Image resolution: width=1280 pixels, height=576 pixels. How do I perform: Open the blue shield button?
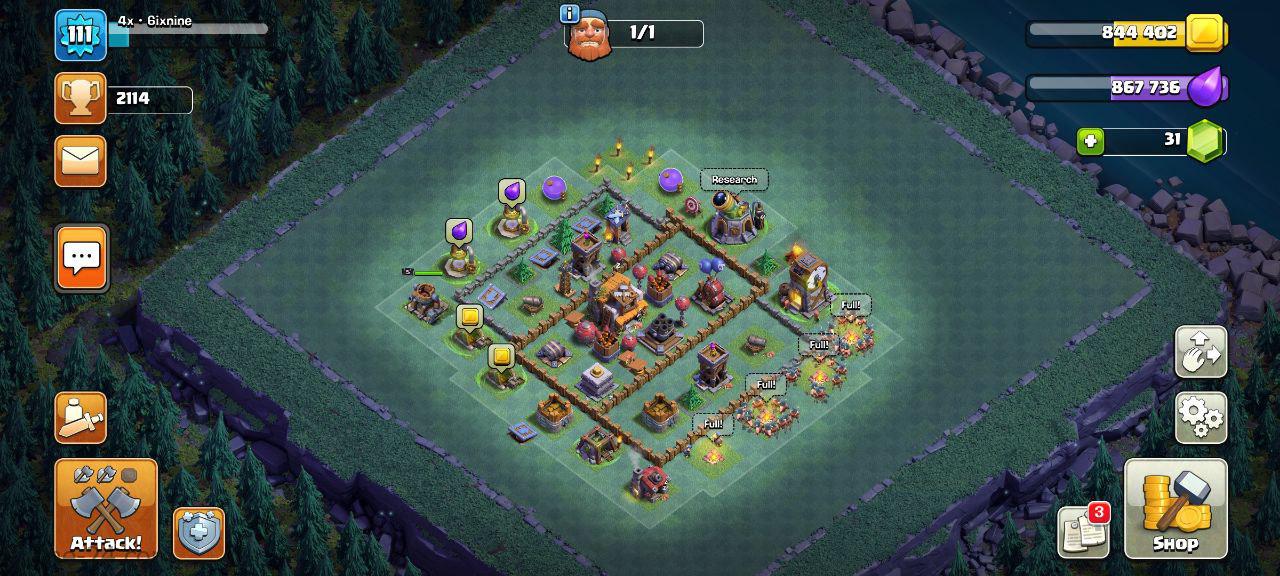tap(199, 533)
